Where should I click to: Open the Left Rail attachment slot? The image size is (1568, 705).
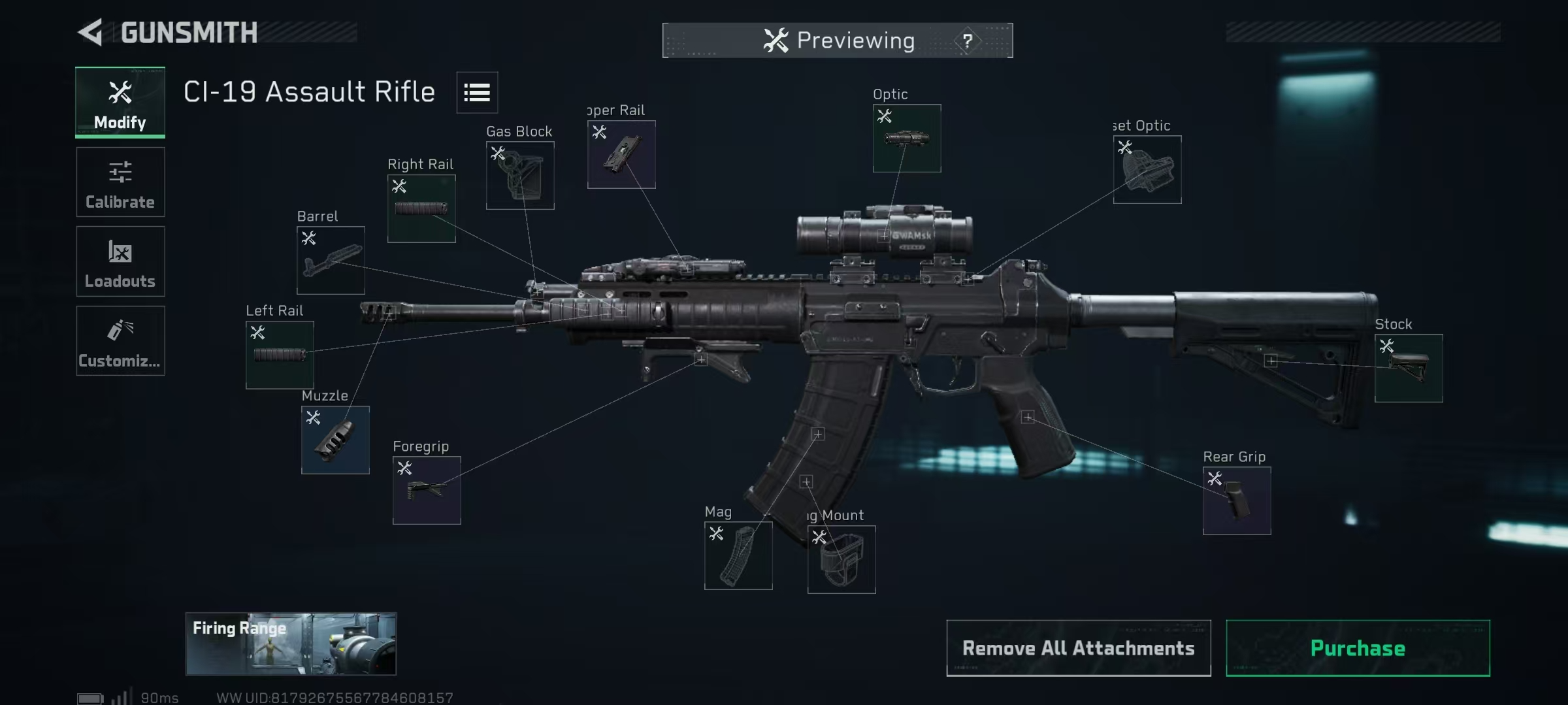280,354
